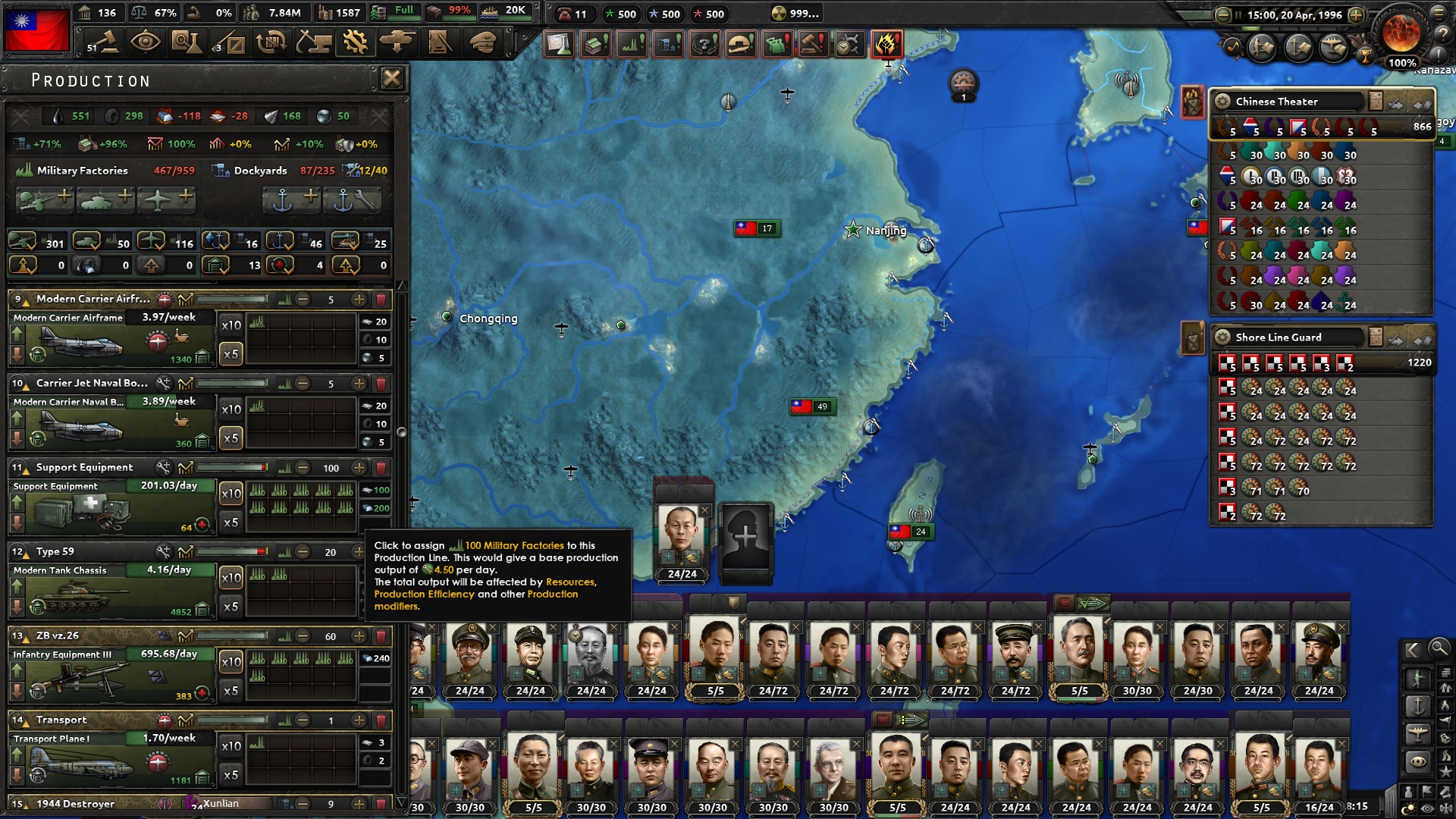Image resolution: width=1456 pixels, height=819 pixels.
Task: Click the burning fist resistance alert icon
Action: [887, 44]
